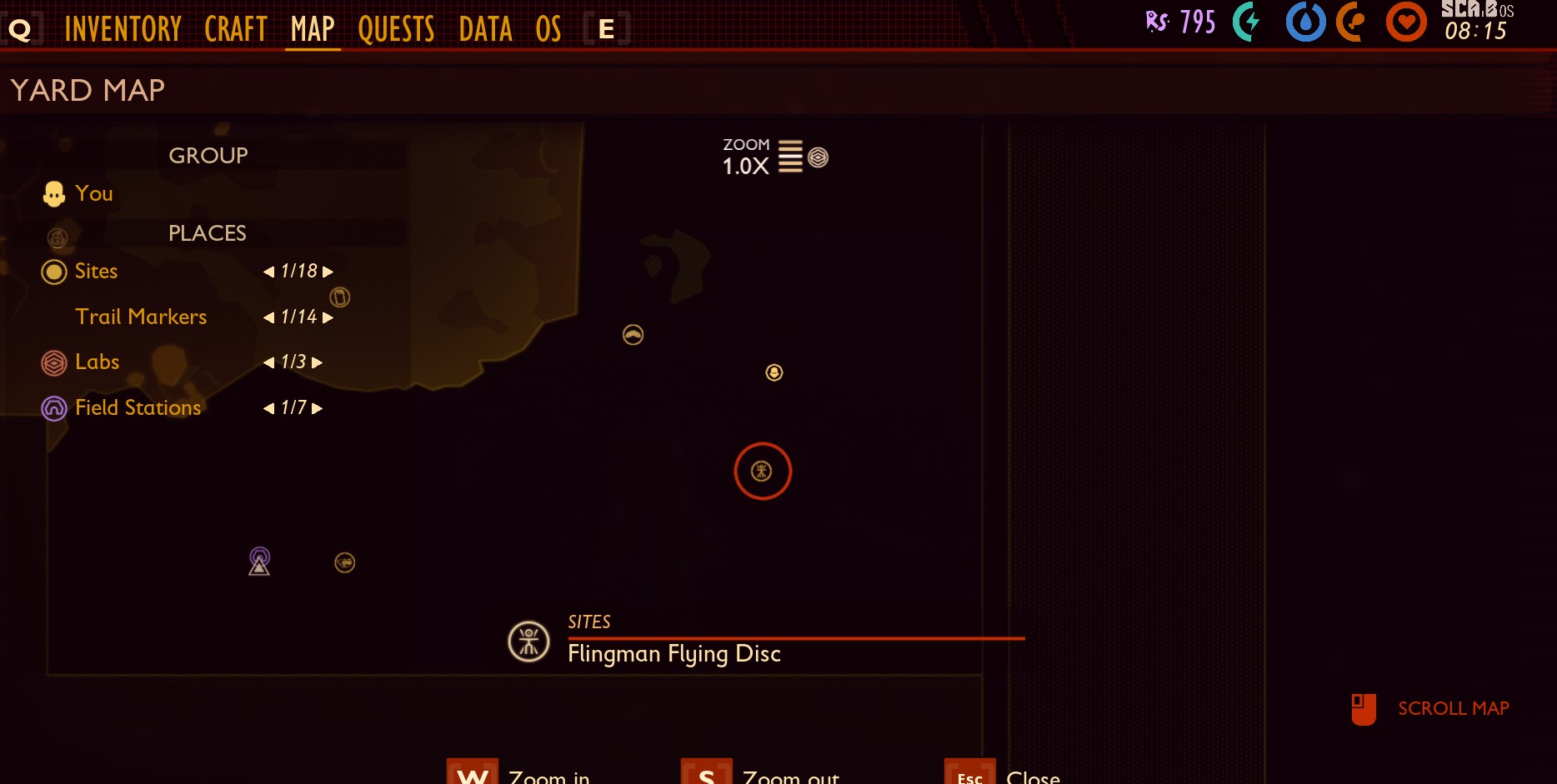Open the INVENTORY tab
This screenshot has width=1557, height=784.
tap(124, 27)
